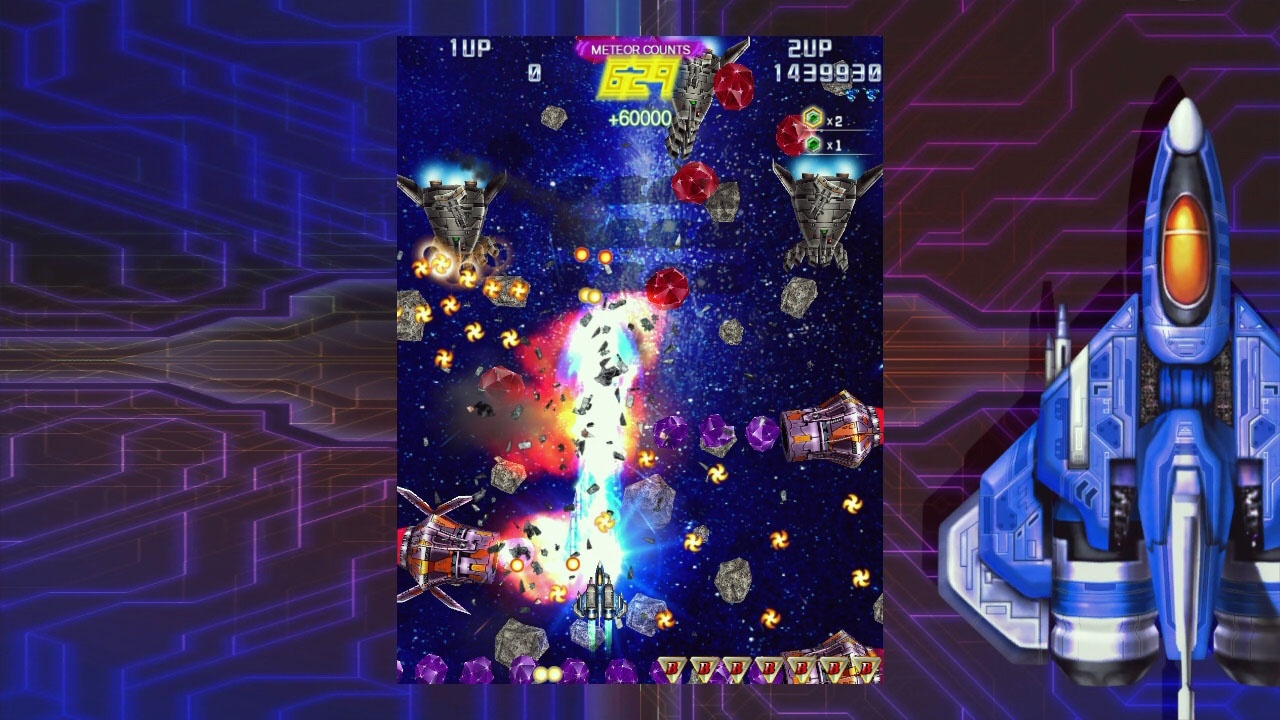1280x720 pixels.
Task: Toggle the 1UP score display
Action: click(x=536, y=72)
